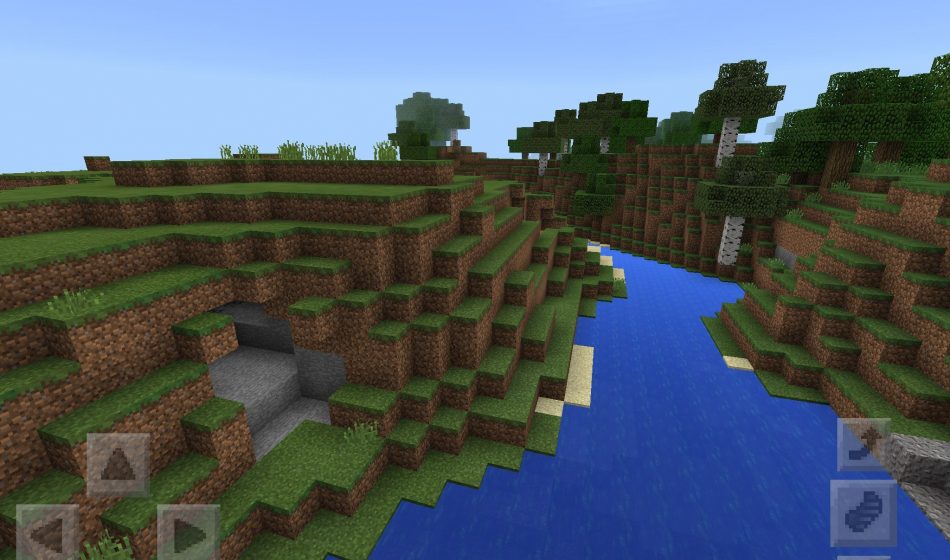
Task: Tap the wing fly toggle button
Action: coord(863,512)
